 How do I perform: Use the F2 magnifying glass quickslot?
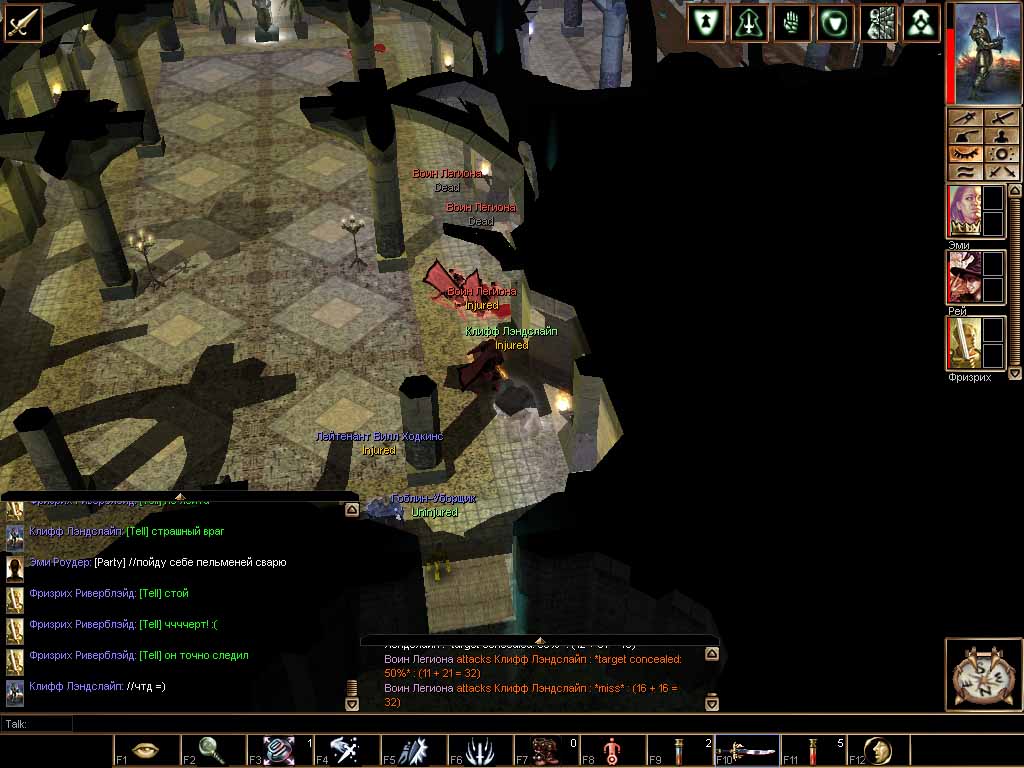(212, 750)
